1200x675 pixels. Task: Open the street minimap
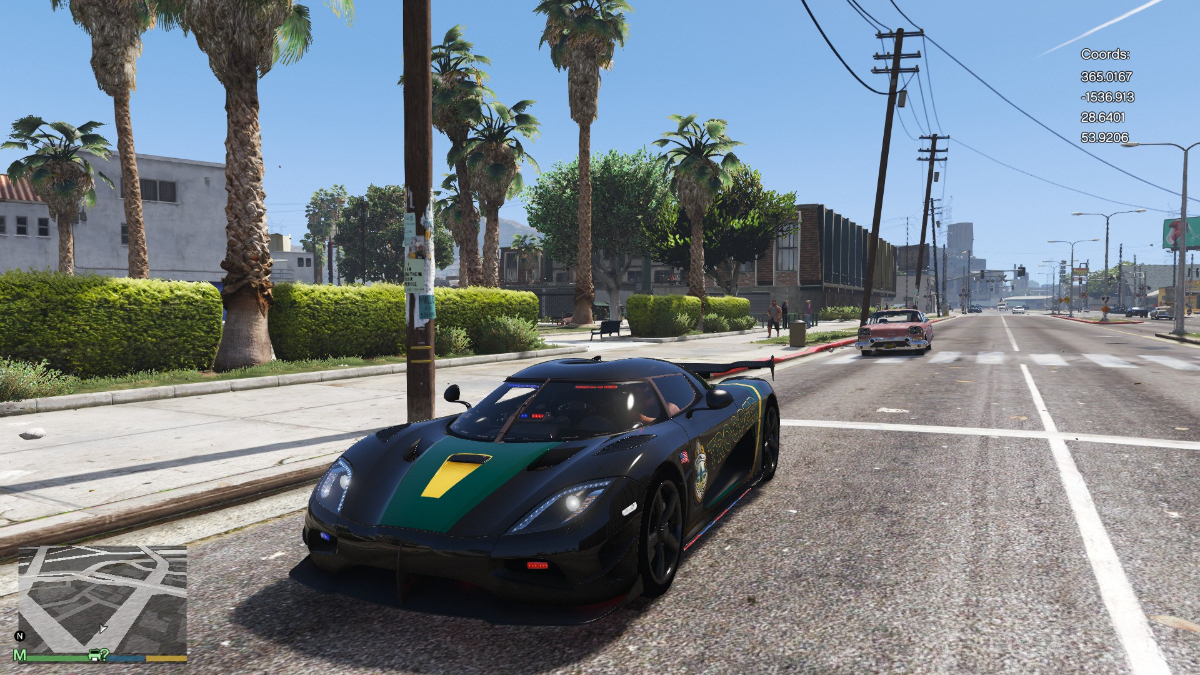[102, 595]
